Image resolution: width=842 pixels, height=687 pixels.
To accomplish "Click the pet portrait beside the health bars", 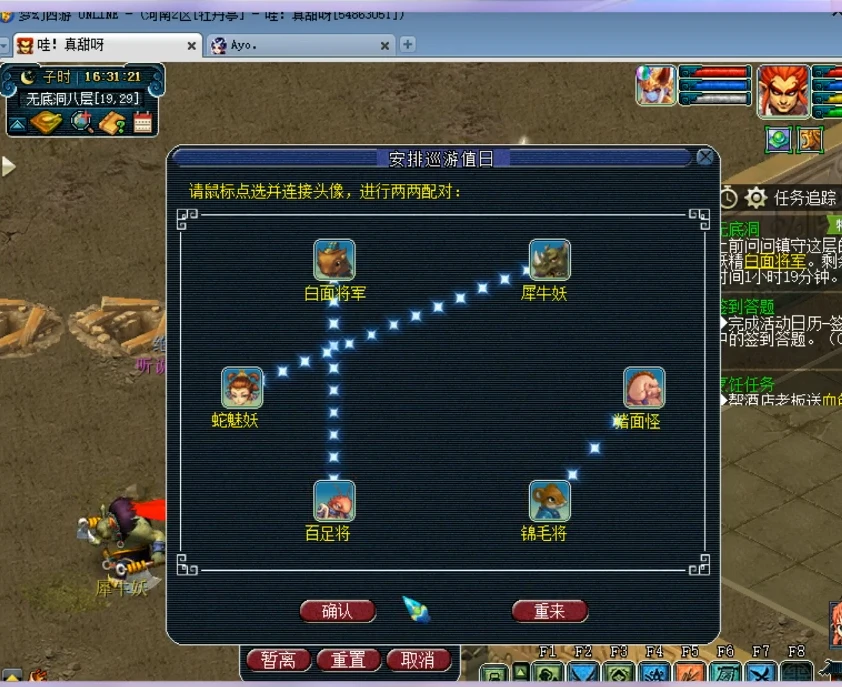I will tap(655, 85).
